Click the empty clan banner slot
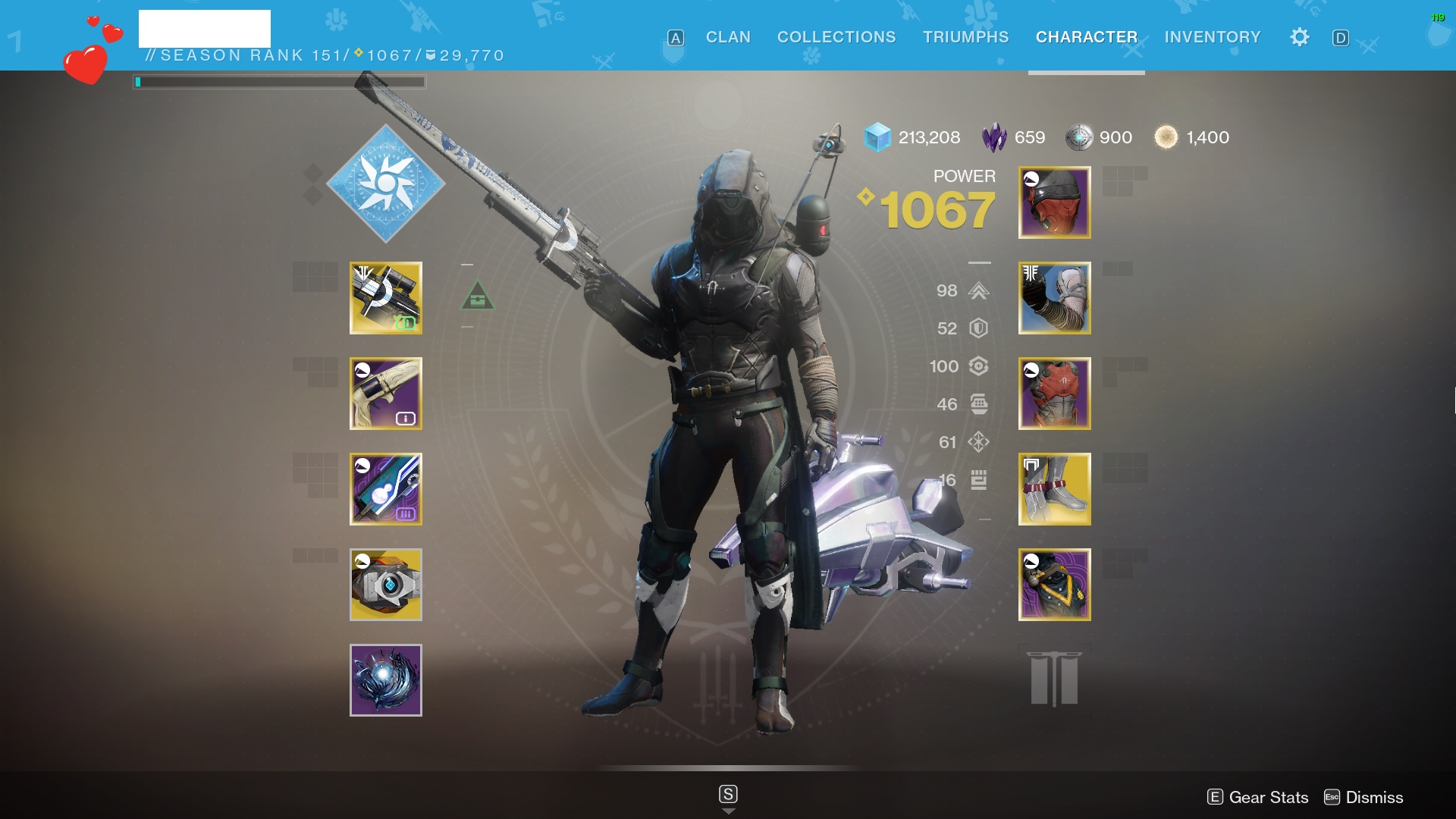 tap(1054, 679)
